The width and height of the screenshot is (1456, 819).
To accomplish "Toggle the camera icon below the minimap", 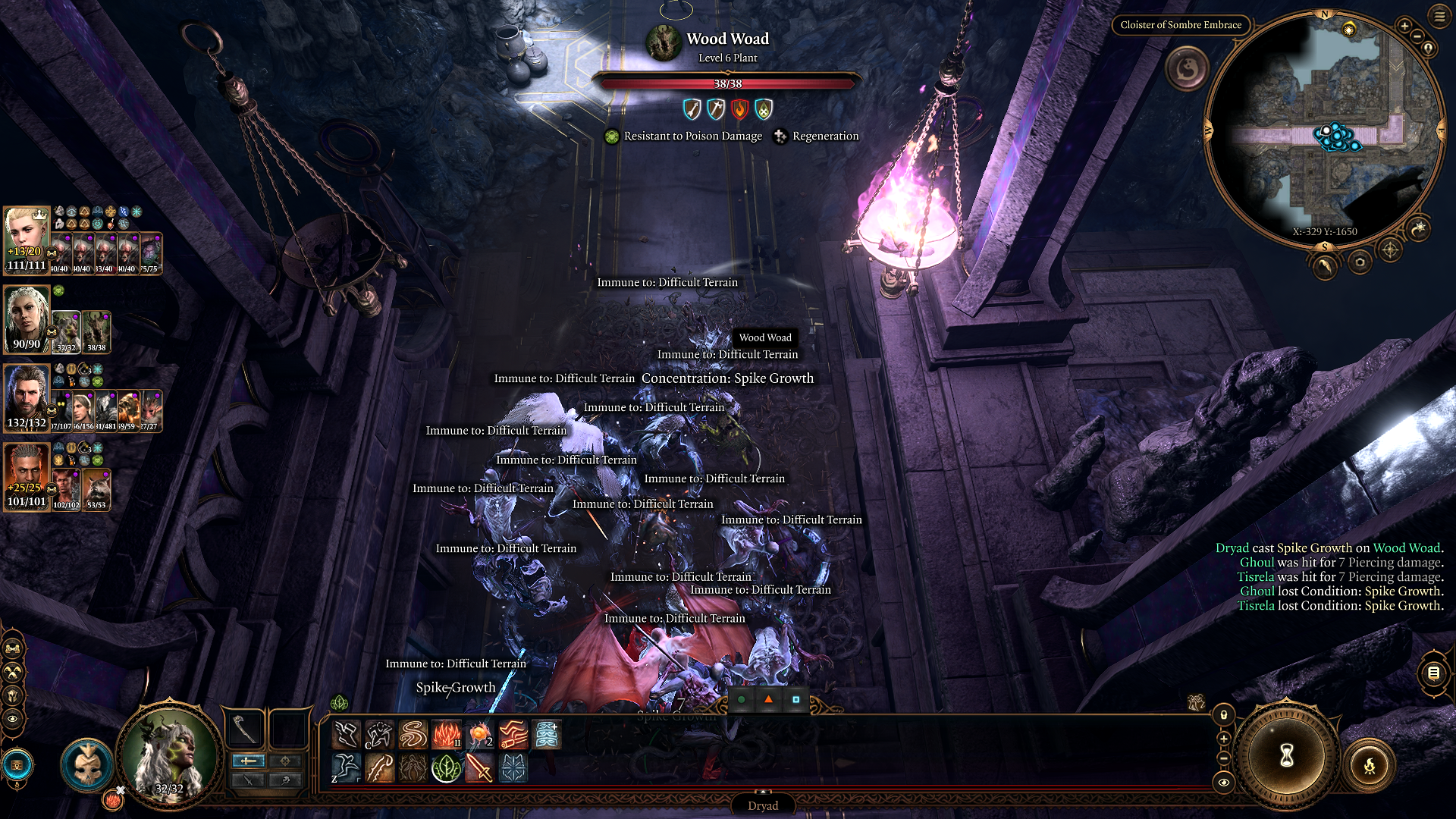I will 1360,262.
